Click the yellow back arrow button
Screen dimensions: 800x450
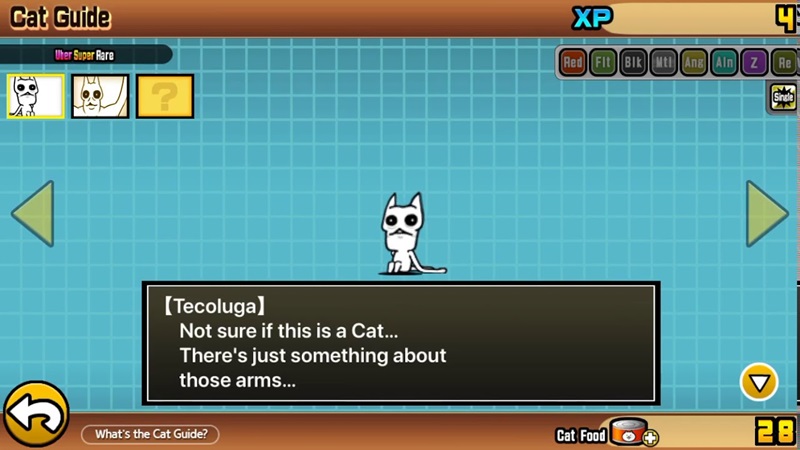pyautogui.click(x=35, y=415)
